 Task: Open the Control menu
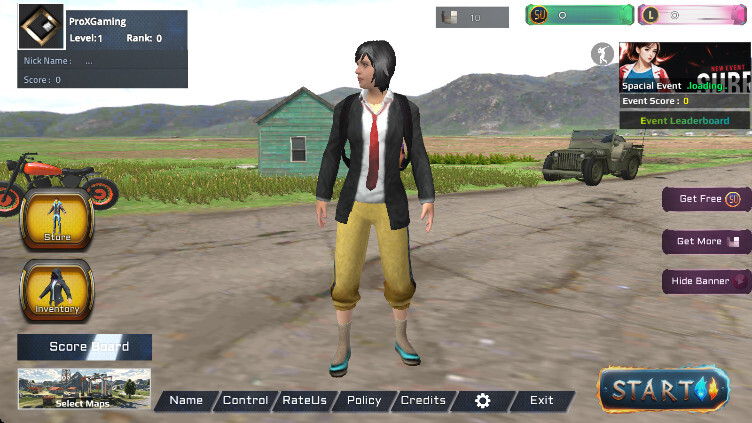(x=245, y=400)
